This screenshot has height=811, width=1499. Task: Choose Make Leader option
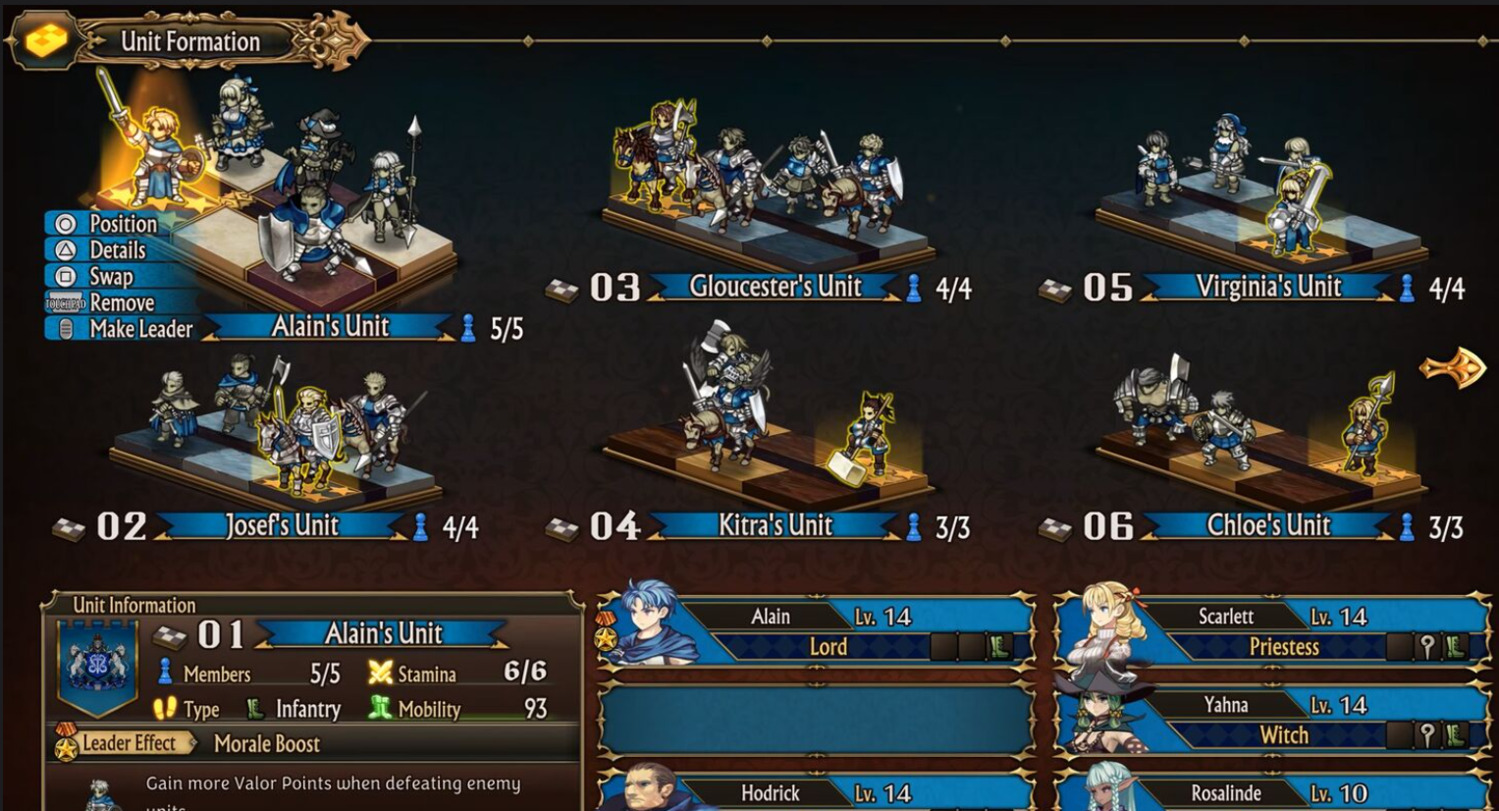coord(140,328)
